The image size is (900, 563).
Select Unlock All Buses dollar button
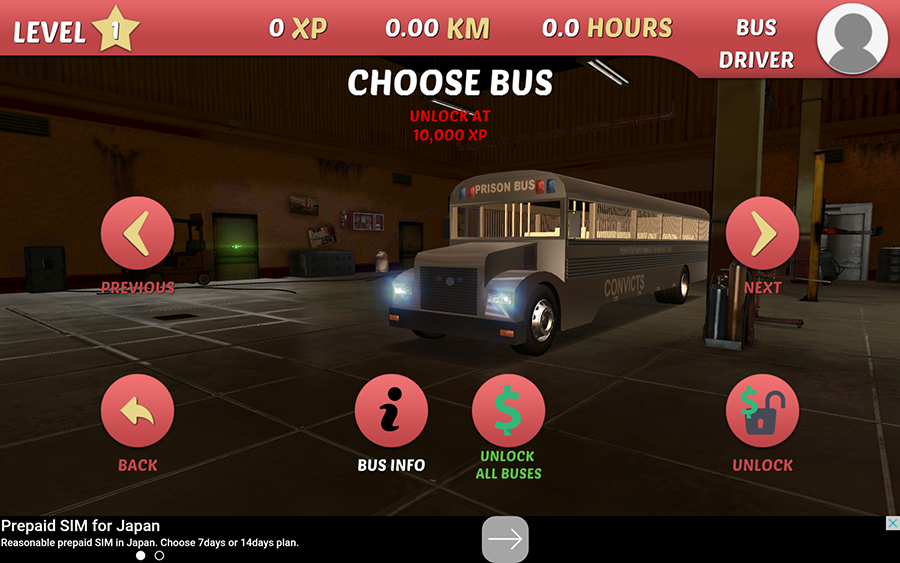point(508,411)
